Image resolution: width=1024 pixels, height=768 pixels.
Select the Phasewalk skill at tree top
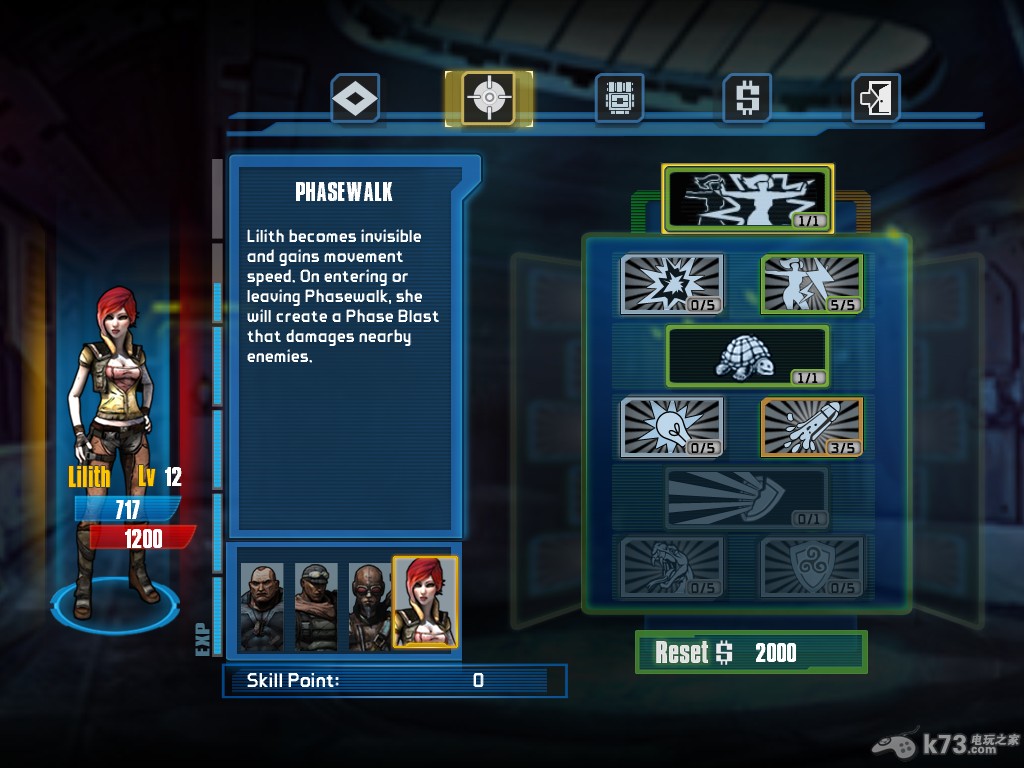click(748, 197)
